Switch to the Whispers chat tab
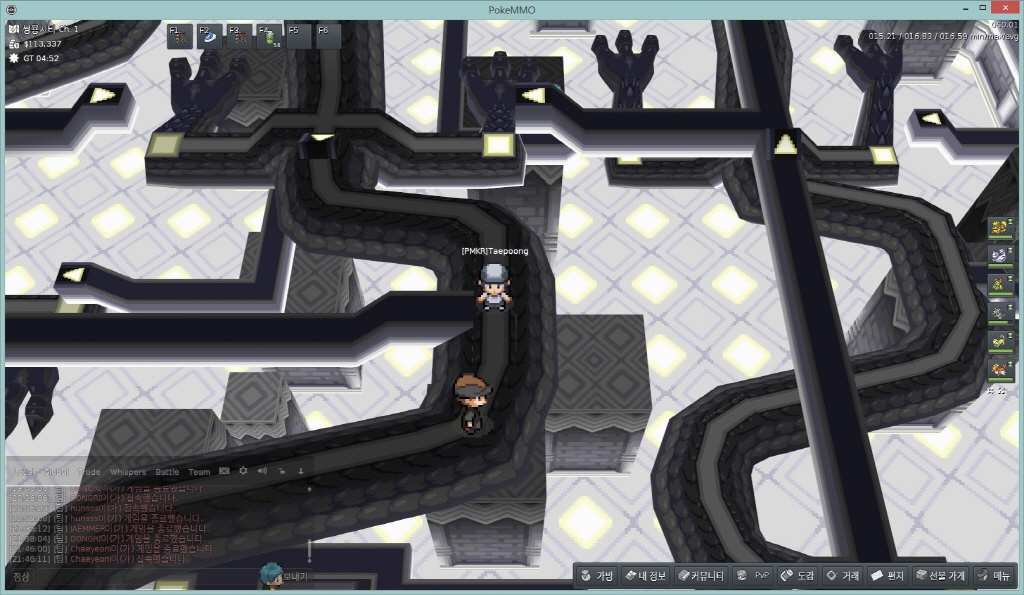 click(127, 471)
